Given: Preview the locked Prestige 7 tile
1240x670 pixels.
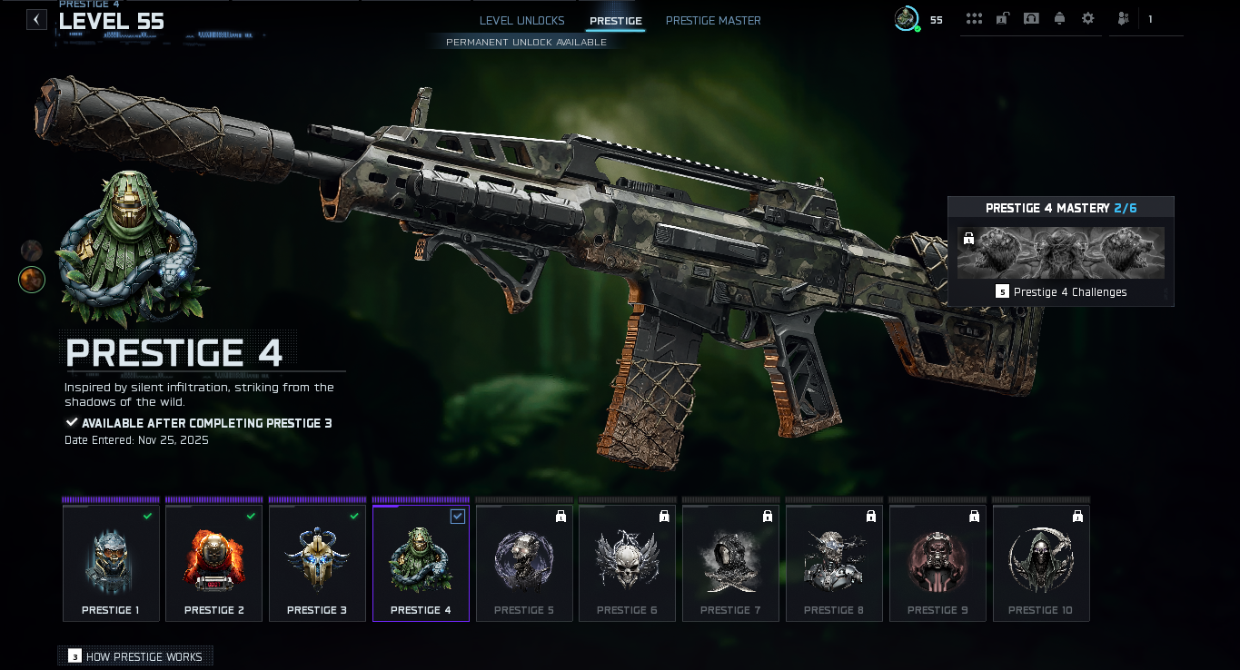Looking at the screenshot, I should pyautogui.click(x=731, y=563).
